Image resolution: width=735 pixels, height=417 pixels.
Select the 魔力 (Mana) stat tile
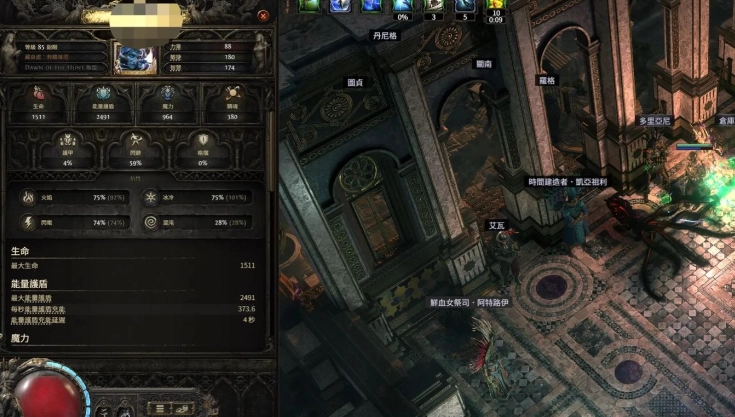[x=167, y=104]
